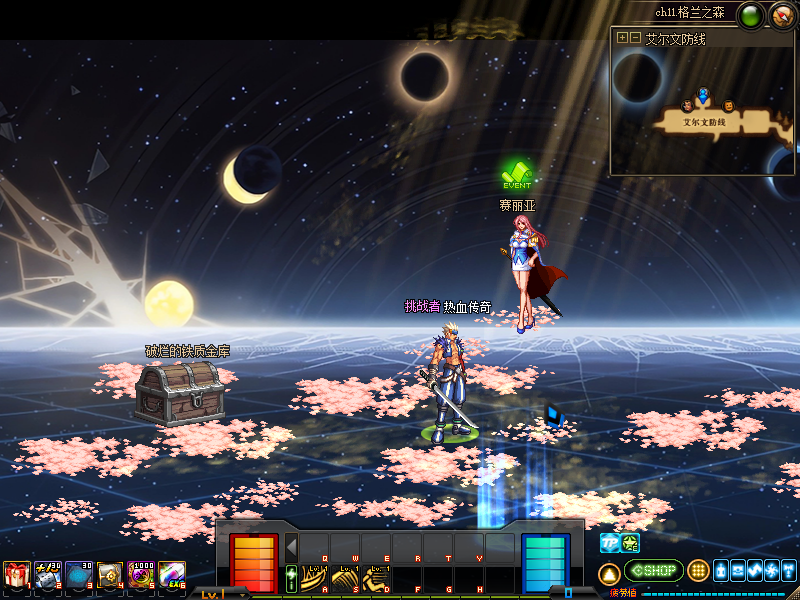Use the blue cube item in slot 3
The width and height of the screenshot is (800, 600).
point(79,574)
